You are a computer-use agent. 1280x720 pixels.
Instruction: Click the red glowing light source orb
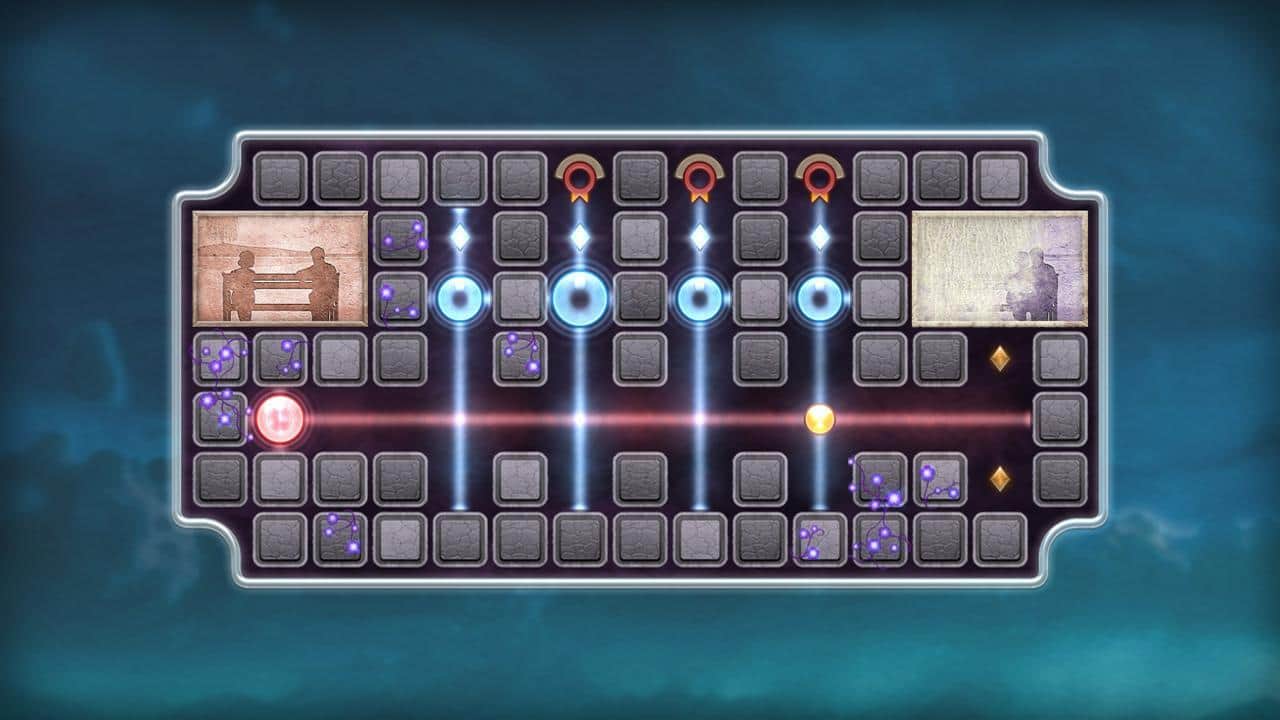click(278, 420)
